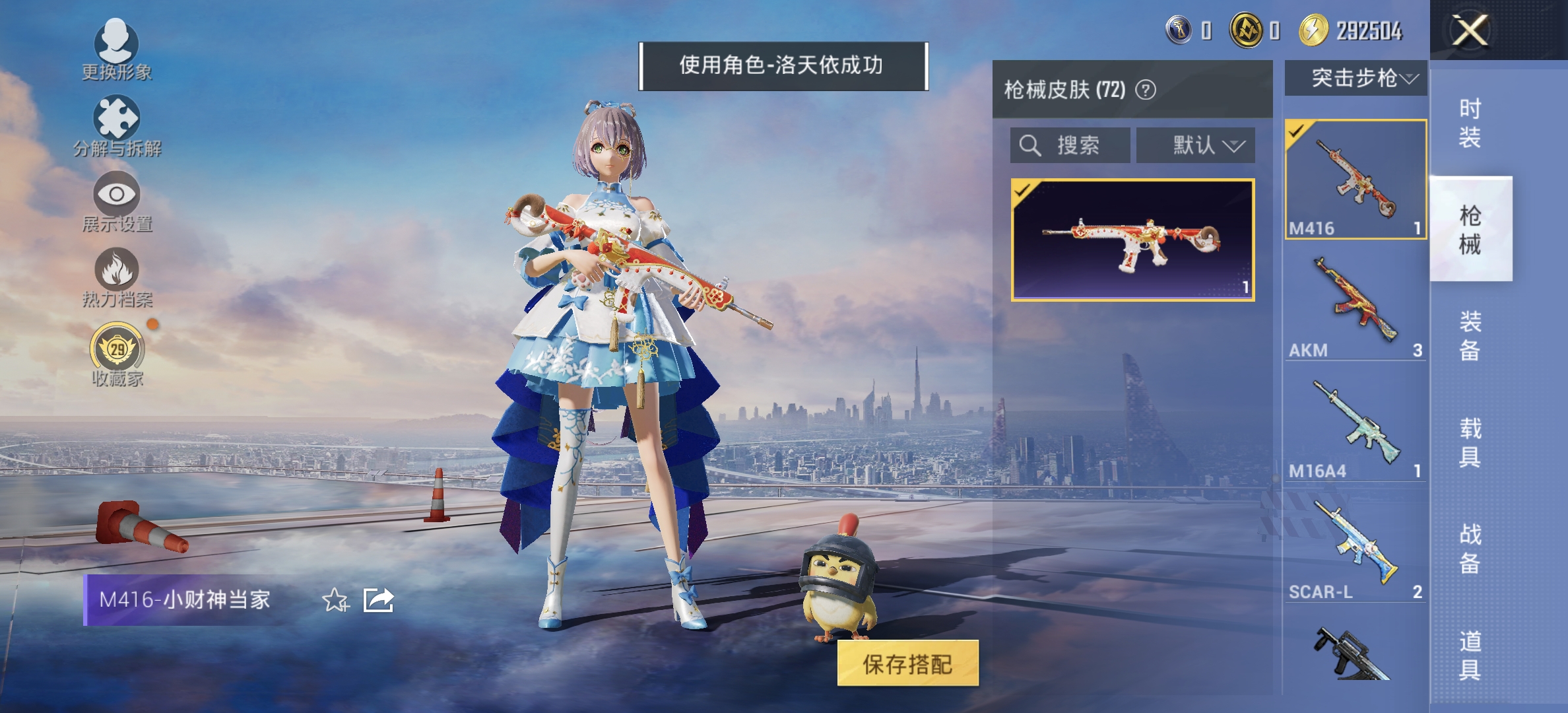
Task: Tap the 搜索 search field
Action: coord(1076,146)
